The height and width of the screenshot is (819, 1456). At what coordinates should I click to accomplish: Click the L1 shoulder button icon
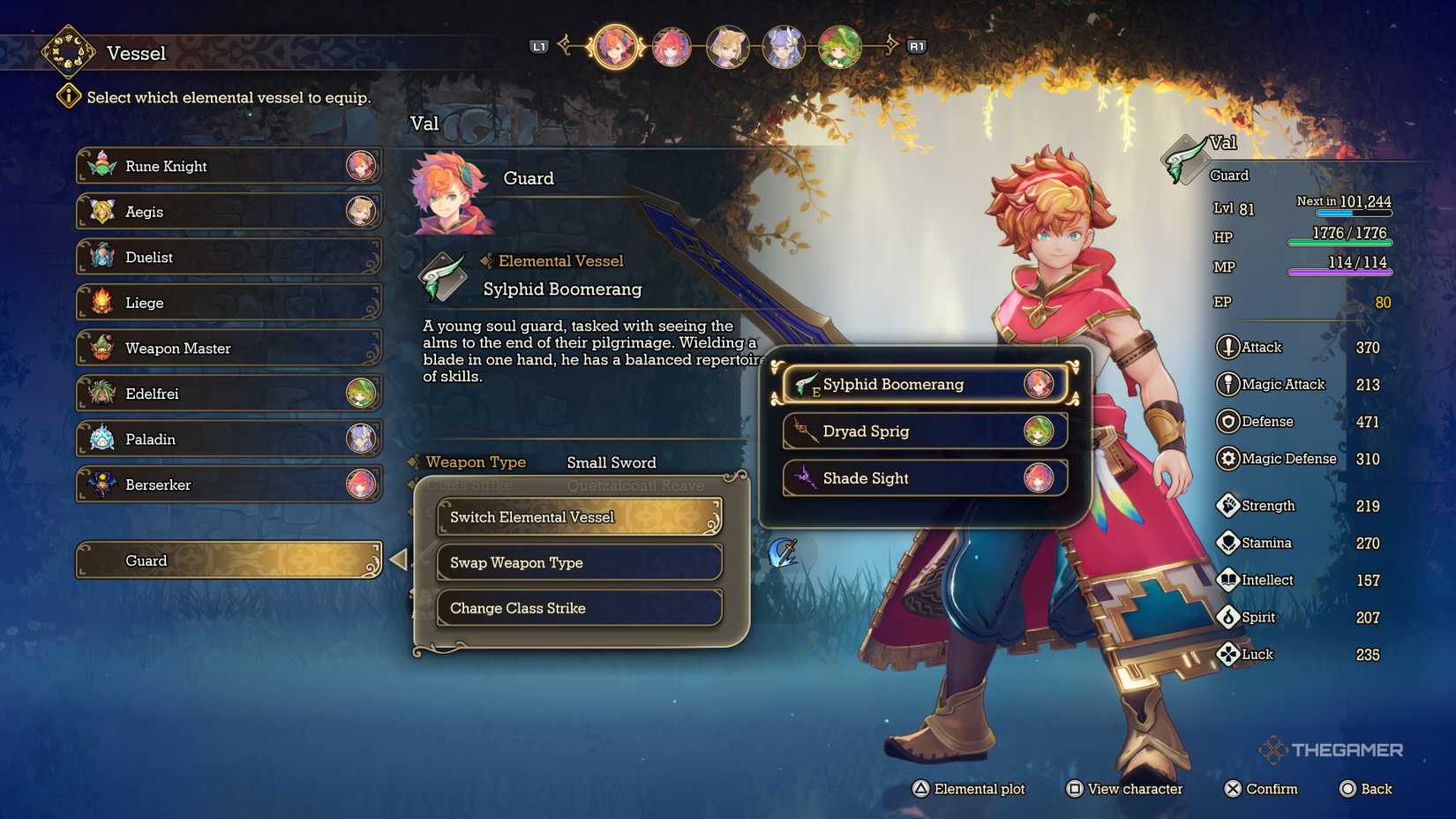[x=541, y=46]
